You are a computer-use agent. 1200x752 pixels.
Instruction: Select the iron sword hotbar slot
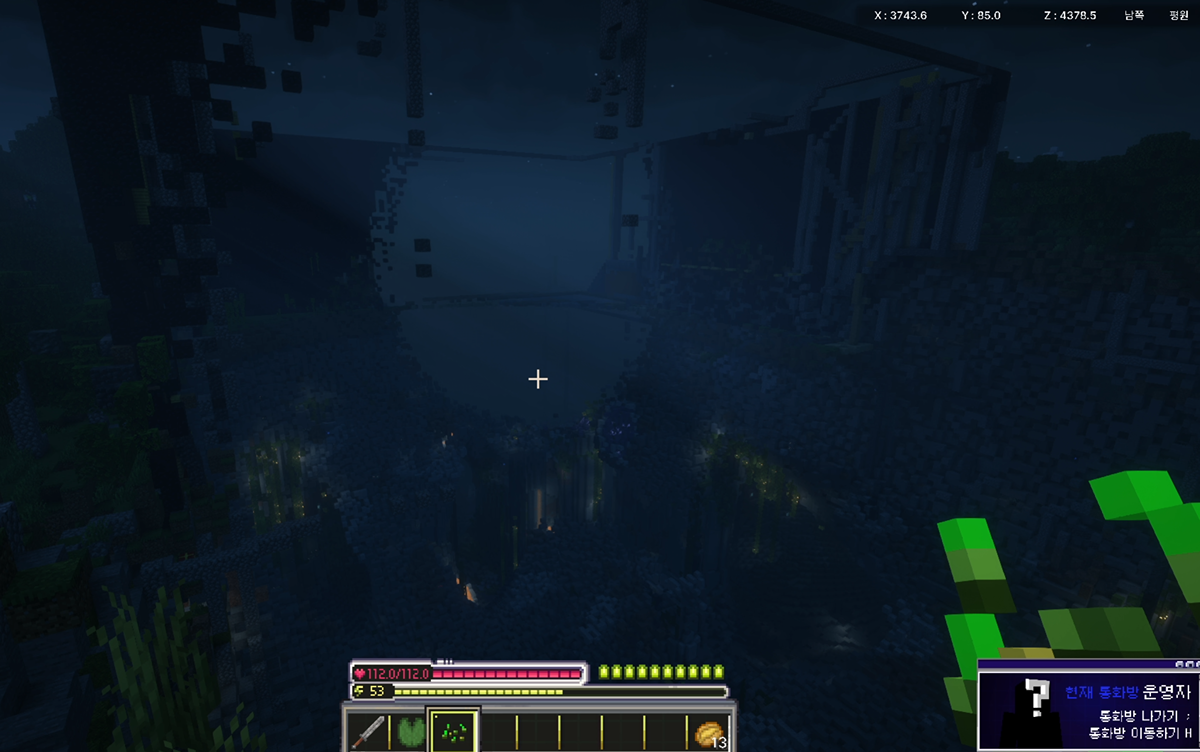tap(369, 732)
